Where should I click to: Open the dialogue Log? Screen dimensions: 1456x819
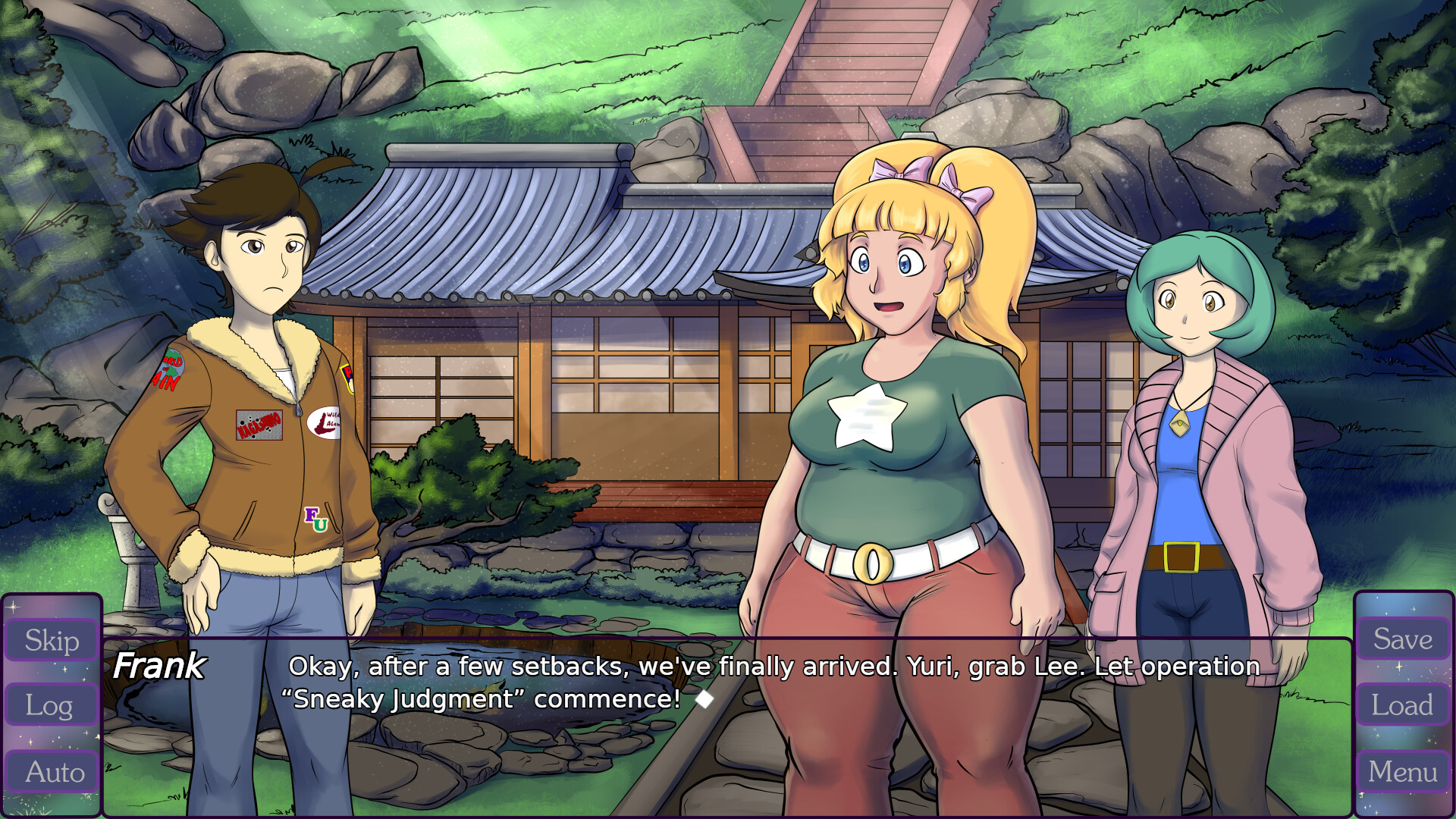click(x=51, y=706)
